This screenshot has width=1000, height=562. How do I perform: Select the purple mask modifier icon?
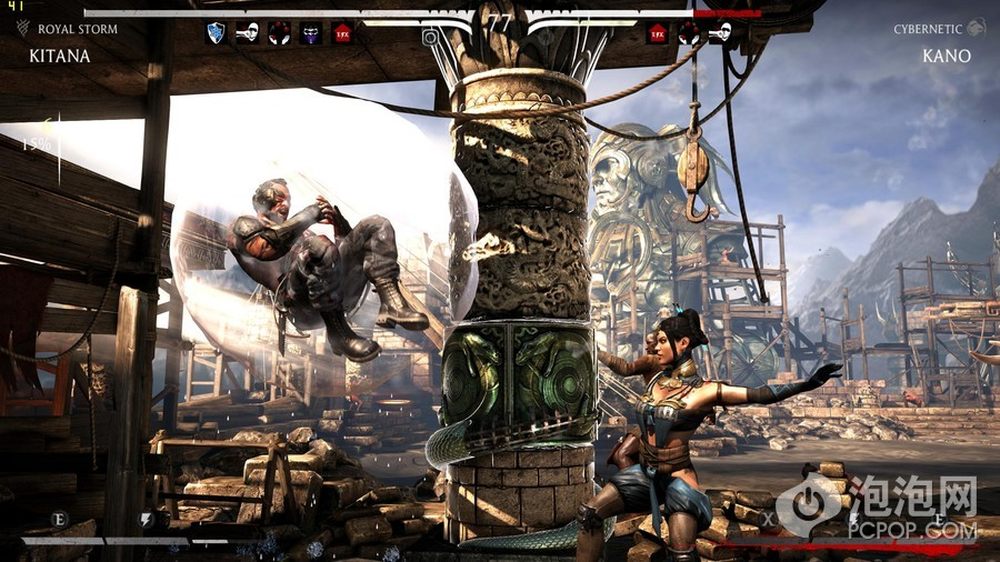click(x=311, y=33)
